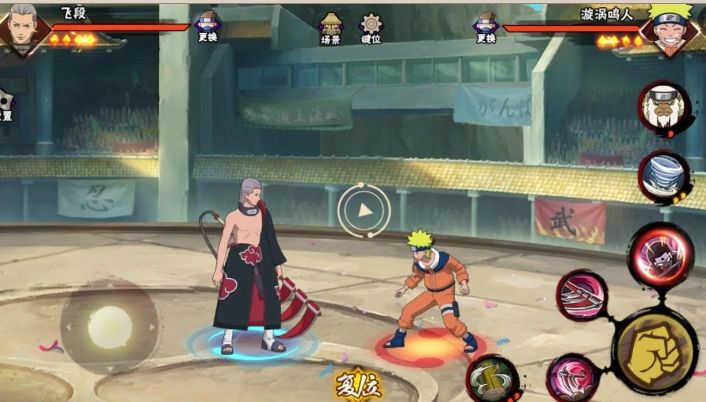
Task: Open the settings gear on the left edge
Action: coord(6,104)
